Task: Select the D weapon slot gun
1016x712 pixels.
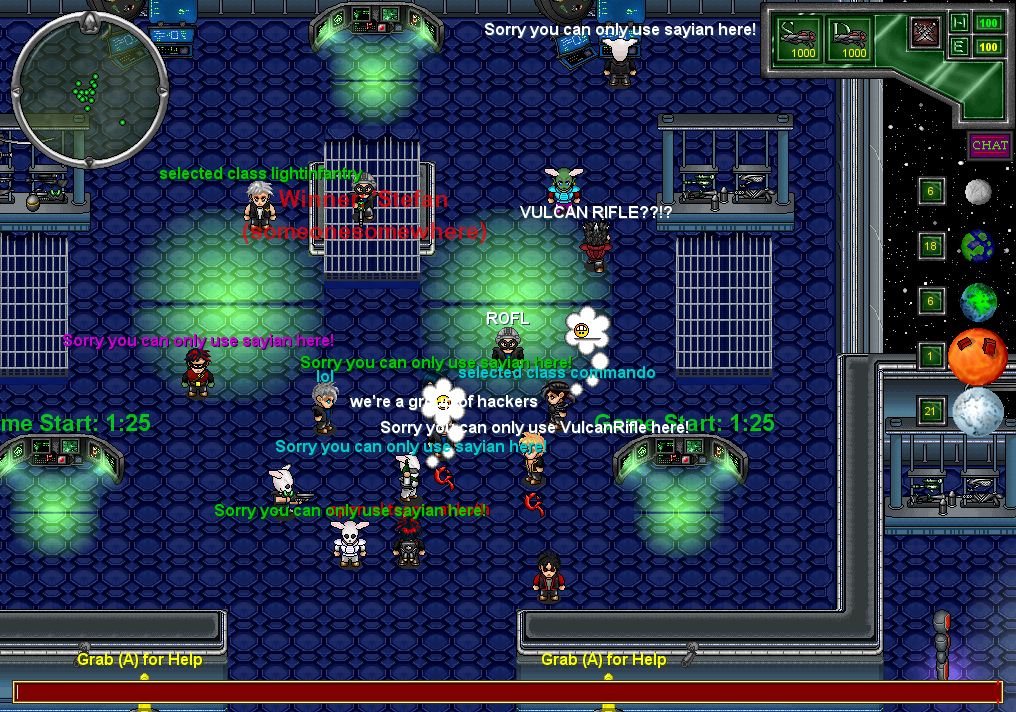Action: pos(853,40)
